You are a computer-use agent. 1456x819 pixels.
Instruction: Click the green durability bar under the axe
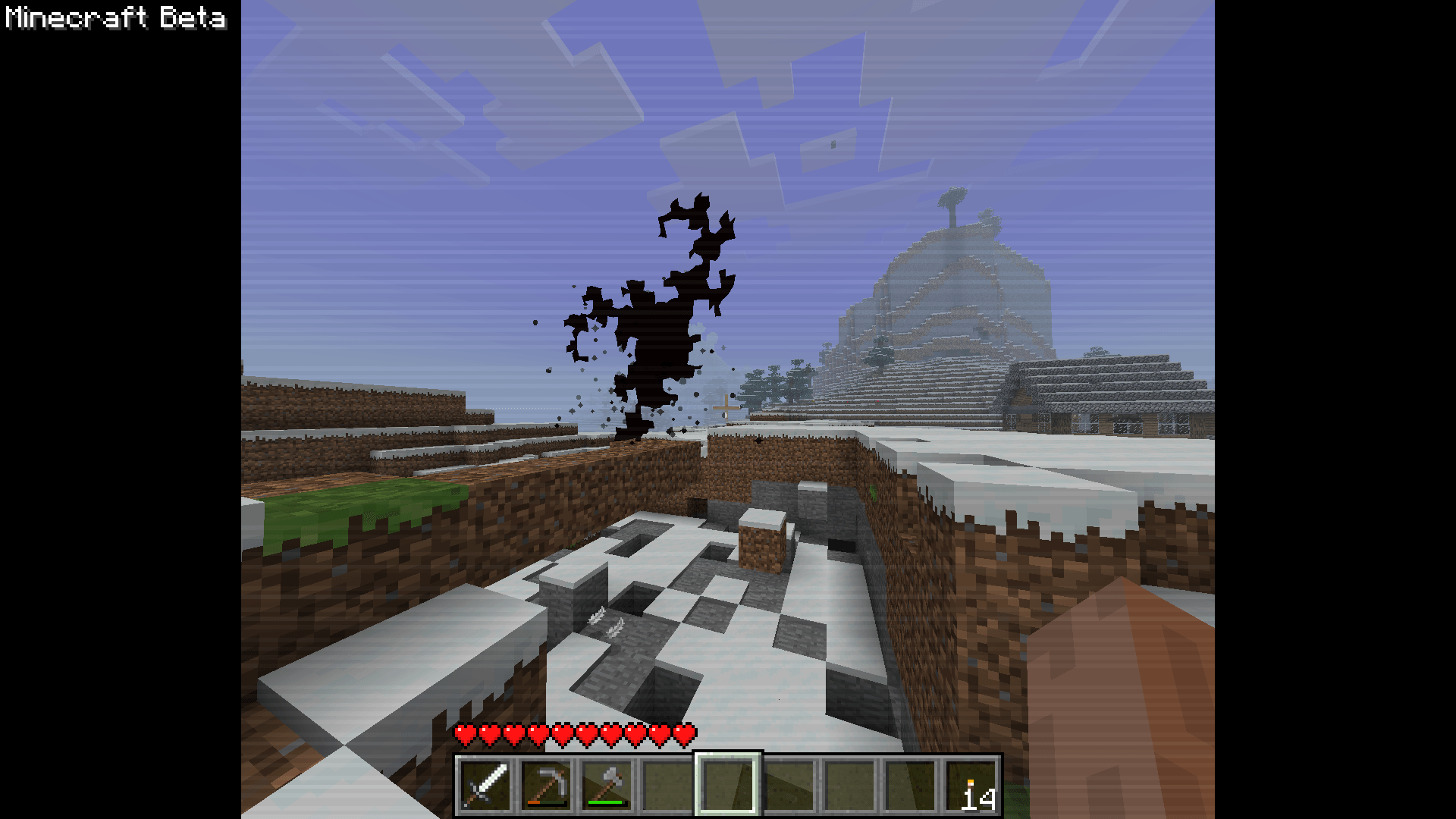point(604,802)
